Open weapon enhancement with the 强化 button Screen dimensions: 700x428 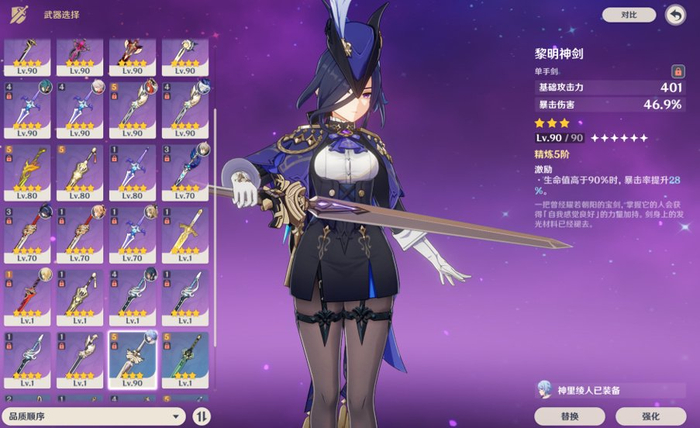tap(650, 414)
